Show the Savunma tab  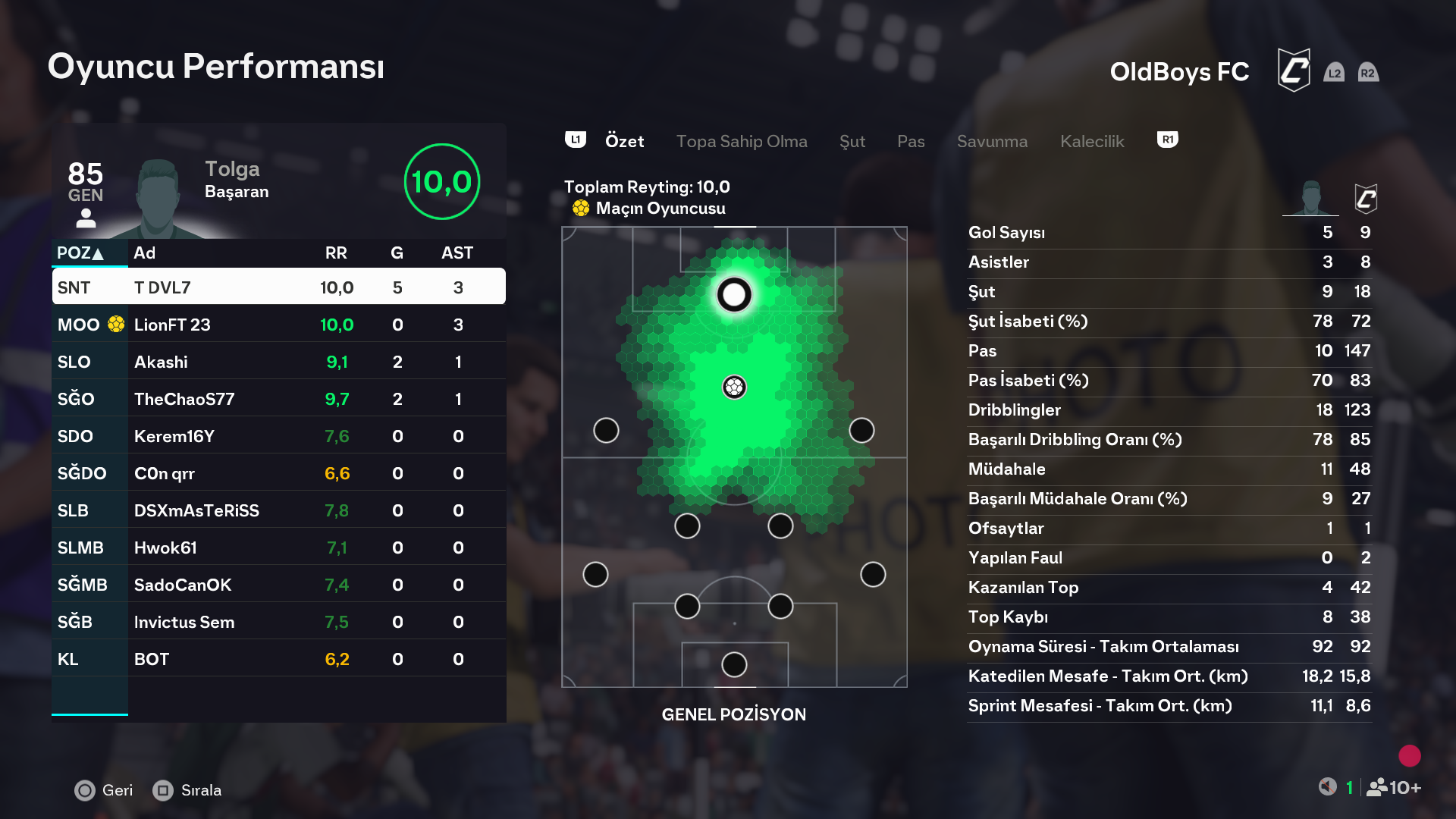[992, 141]
